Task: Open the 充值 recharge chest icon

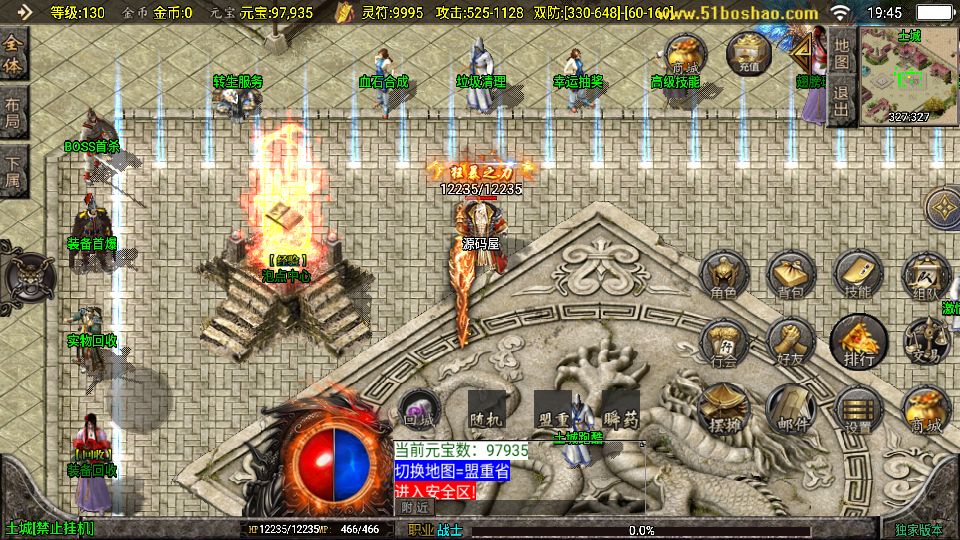Action: [x=749, y=54]
